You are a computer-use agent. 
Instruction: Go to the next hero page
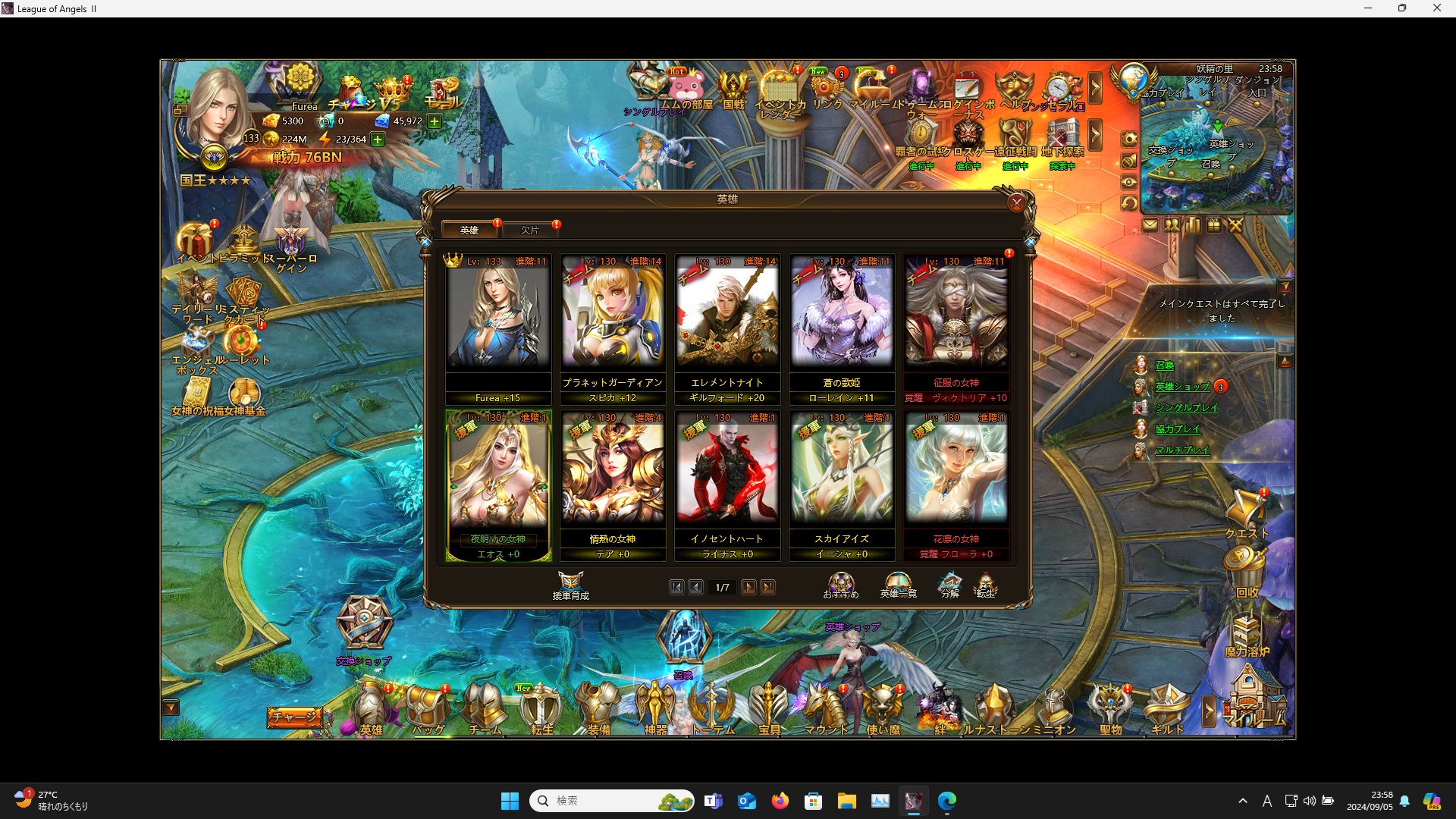[x=748, y=587]
